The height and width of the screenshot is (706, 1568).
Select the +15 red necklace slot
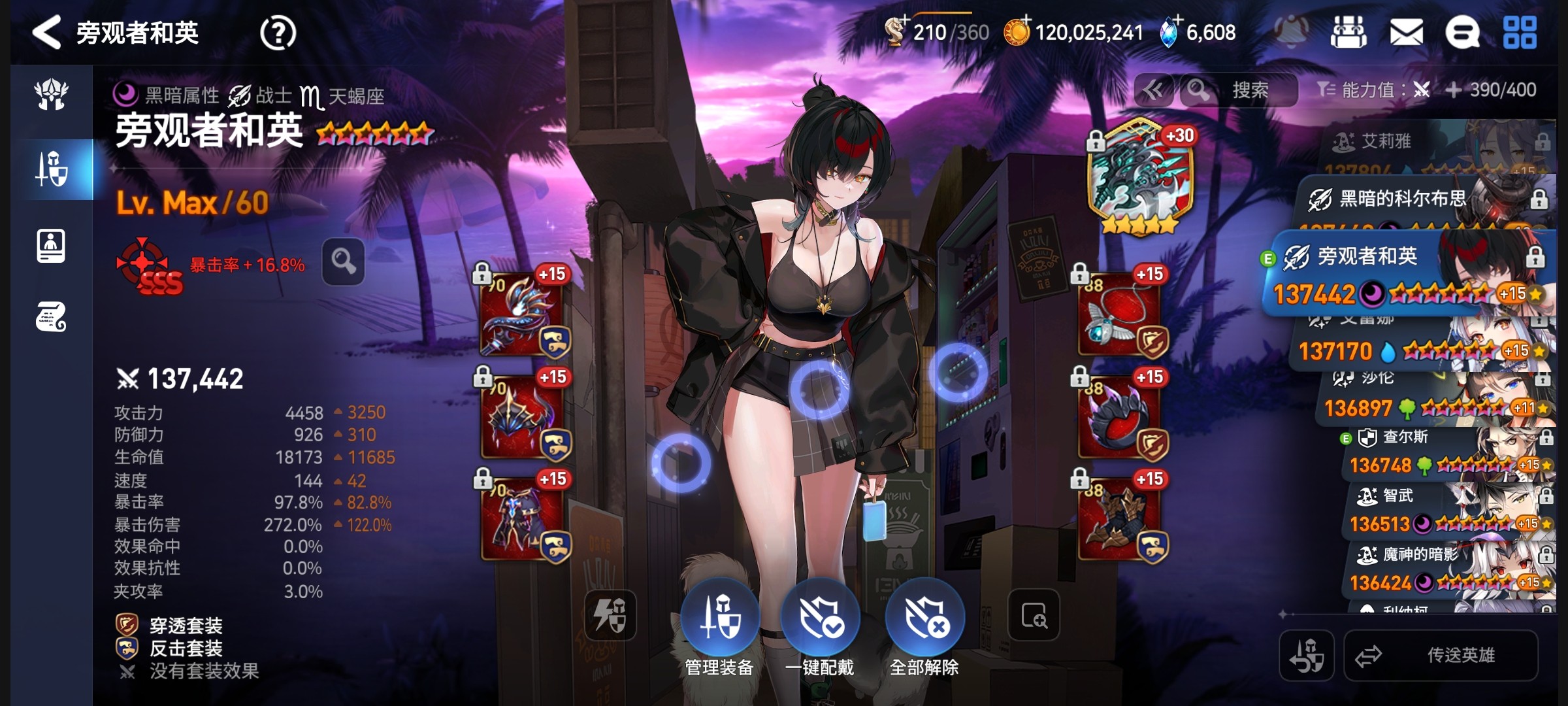click(1120, 315)
